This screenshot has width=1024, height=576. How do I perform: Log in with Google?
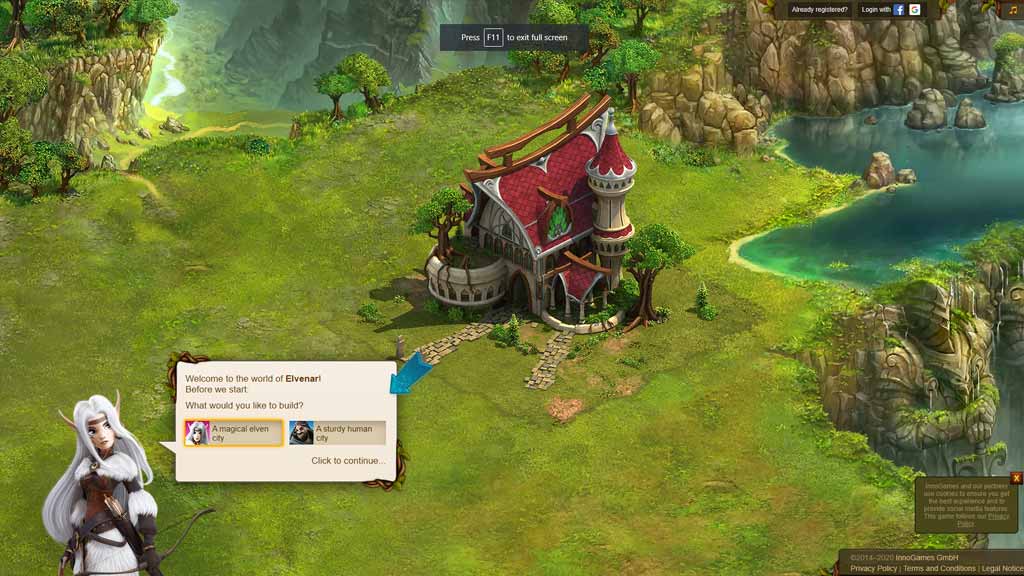pyautogui.click(x=915, y=10)
